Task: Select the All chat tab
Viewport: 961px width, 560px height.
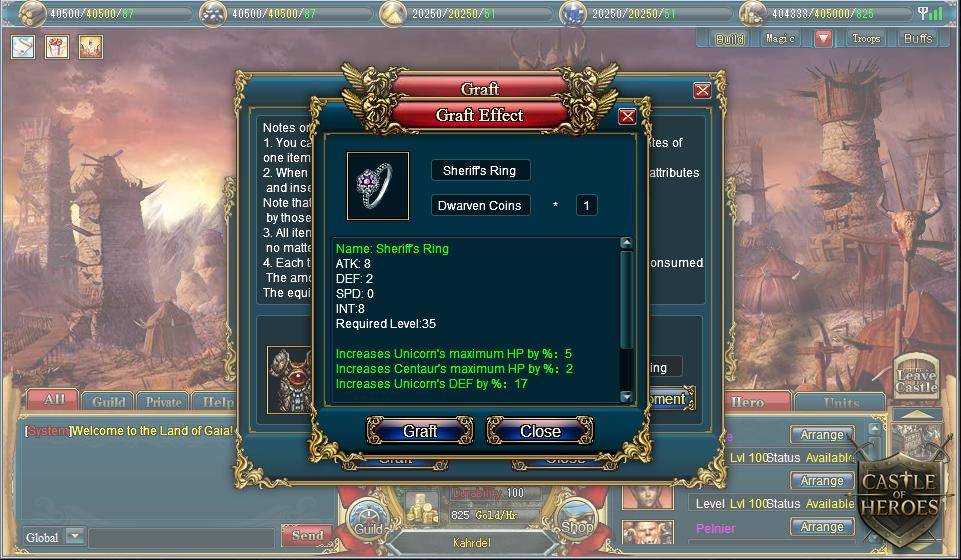Action: click(53, 401)
